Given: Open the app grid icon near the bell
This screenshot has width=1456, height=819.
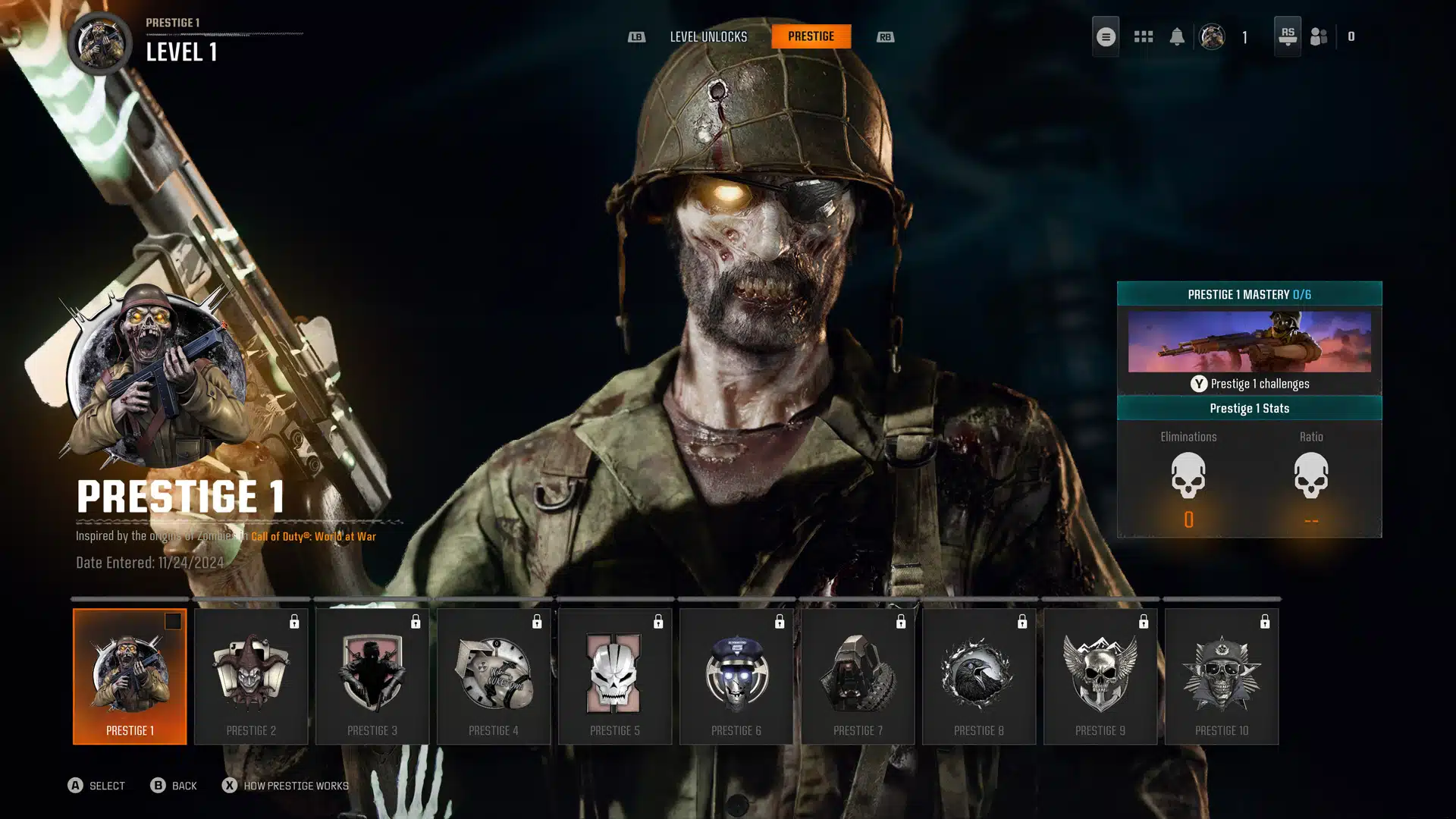Looking at the screenshot, I should [1143, 36].
